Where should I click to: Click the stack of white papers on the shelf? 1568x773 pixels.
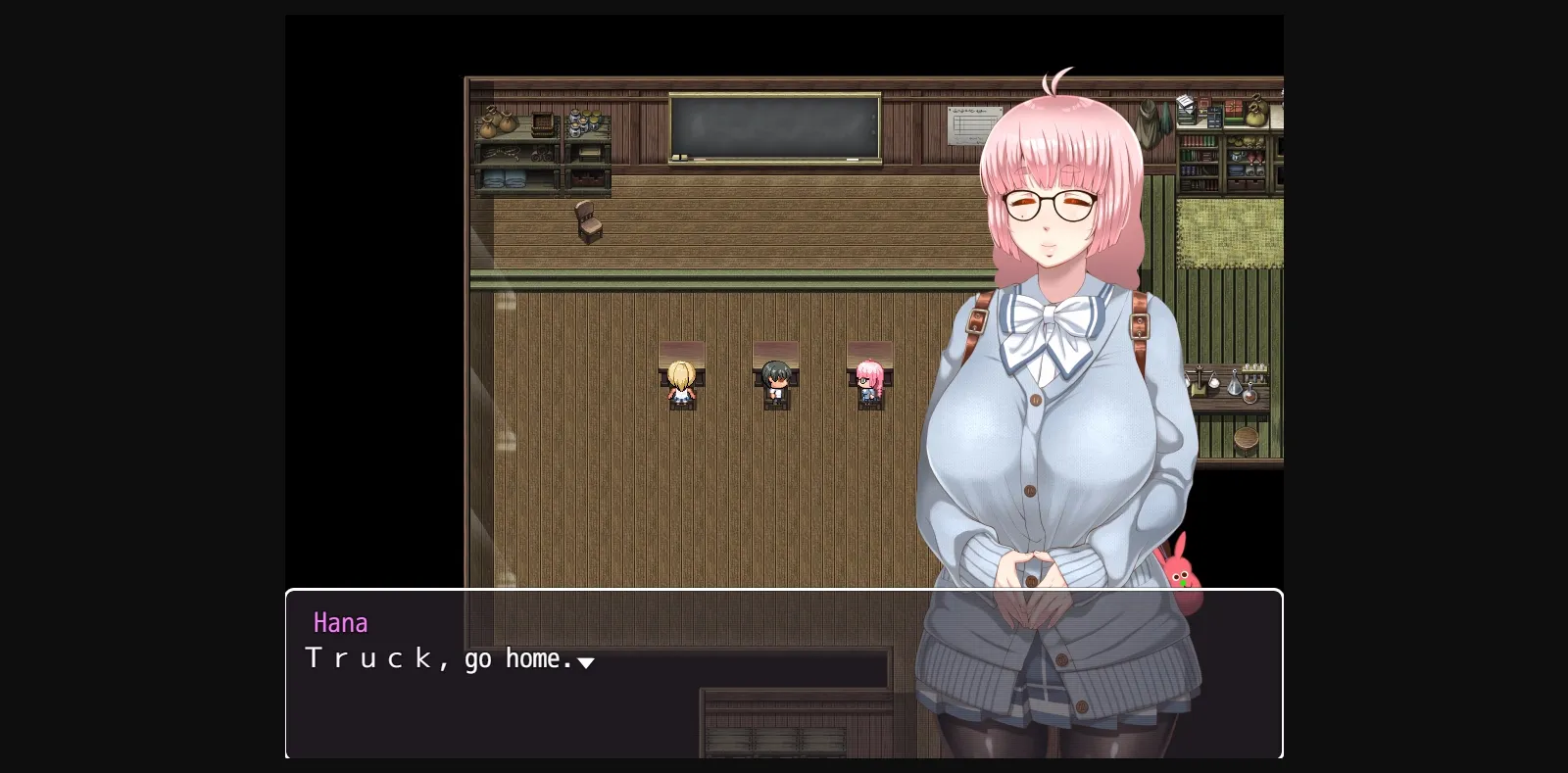coord(1185,103)
